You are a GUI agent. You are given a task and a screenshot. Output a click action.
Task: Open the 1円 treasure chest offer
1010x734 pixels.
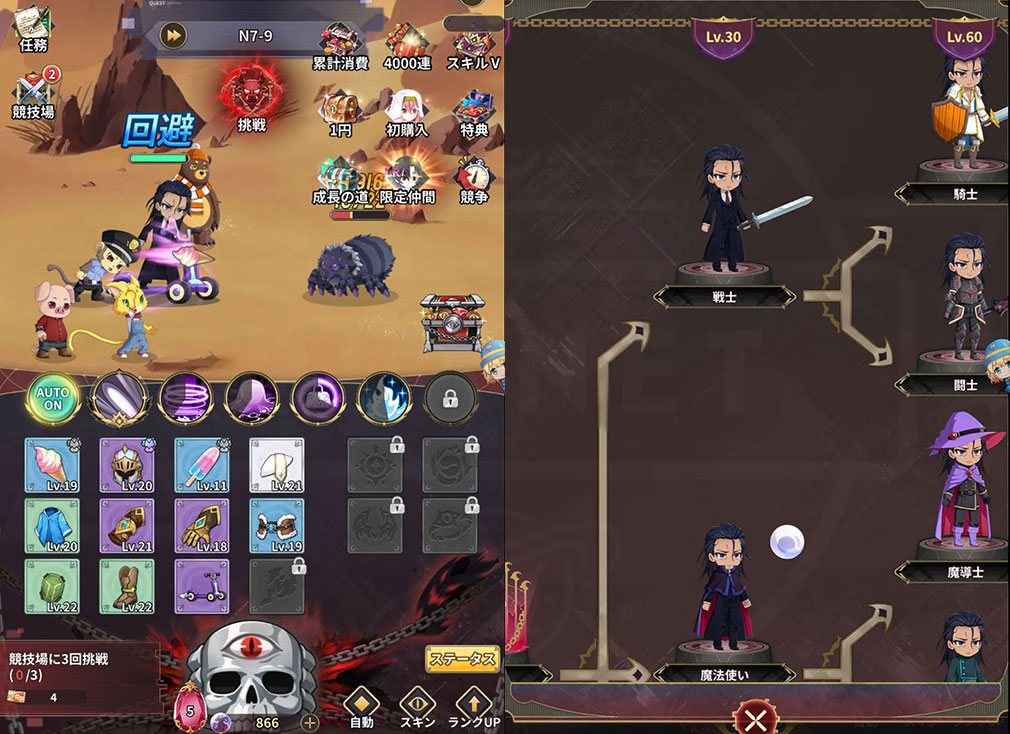341,111
